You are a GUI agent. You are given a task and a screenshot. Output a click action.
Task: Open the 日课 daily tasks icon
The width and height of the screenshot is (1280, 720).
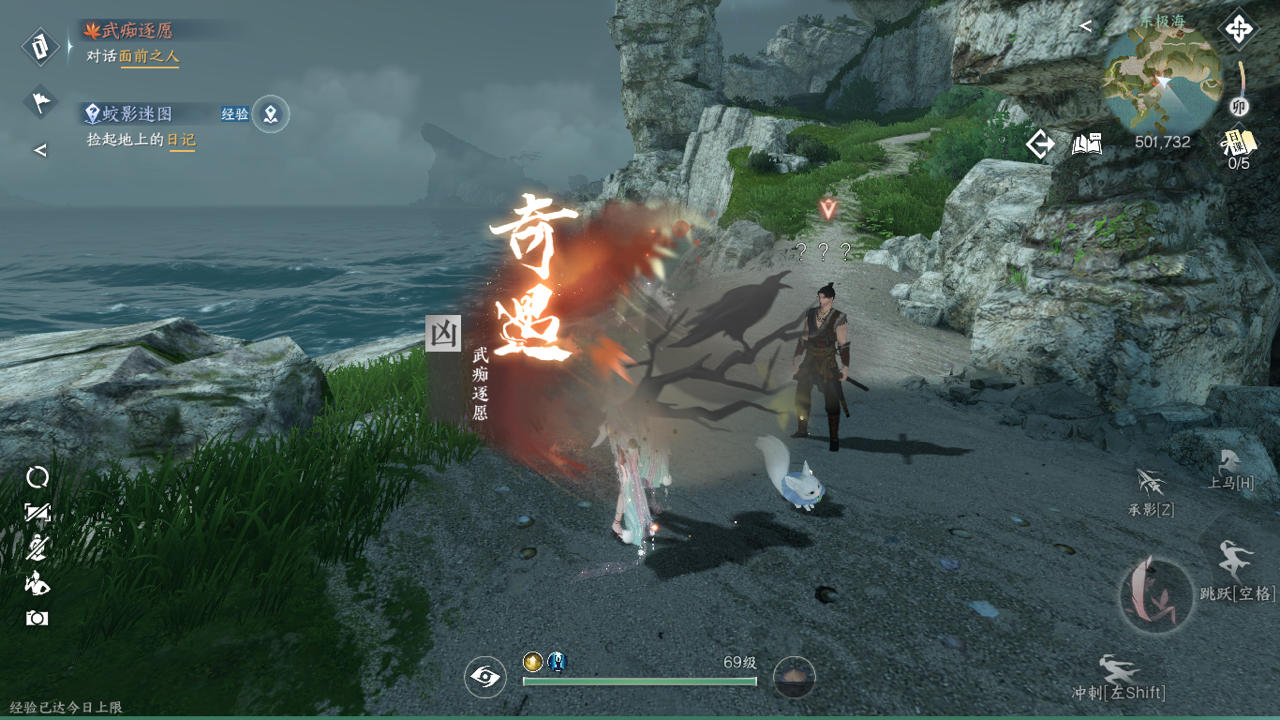1239,145
